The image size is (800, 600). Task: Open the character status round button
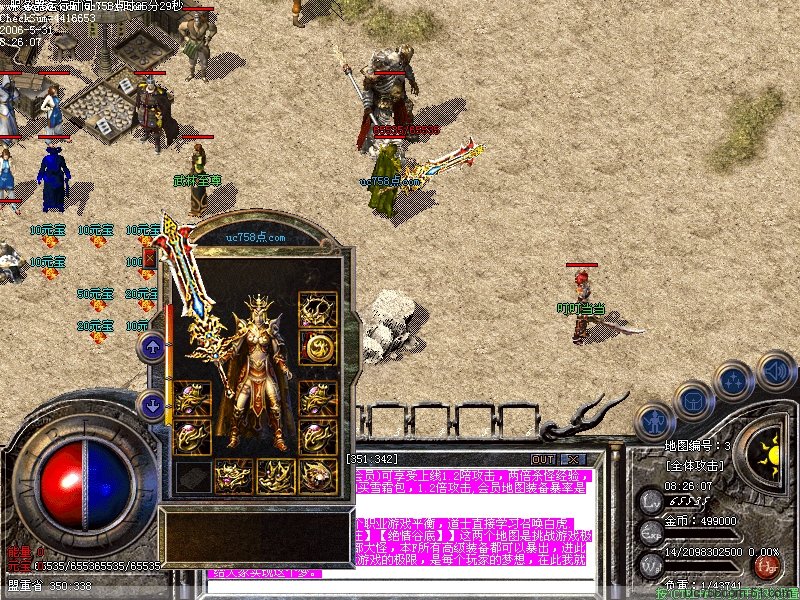(x=653, y=421)
